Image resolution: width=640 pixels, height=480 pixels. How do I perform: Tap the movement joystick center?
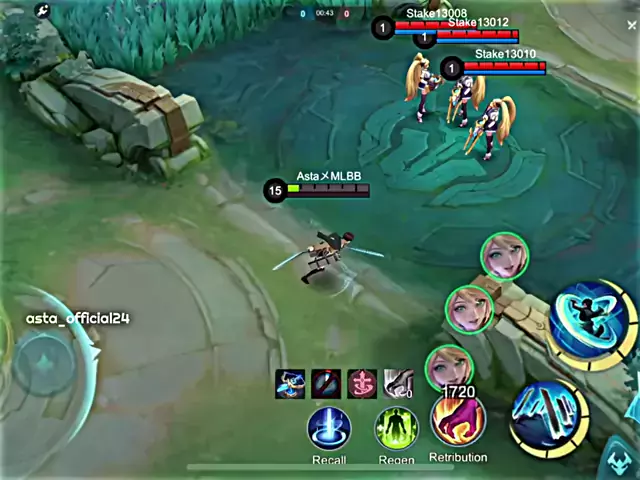coord(43,362)
